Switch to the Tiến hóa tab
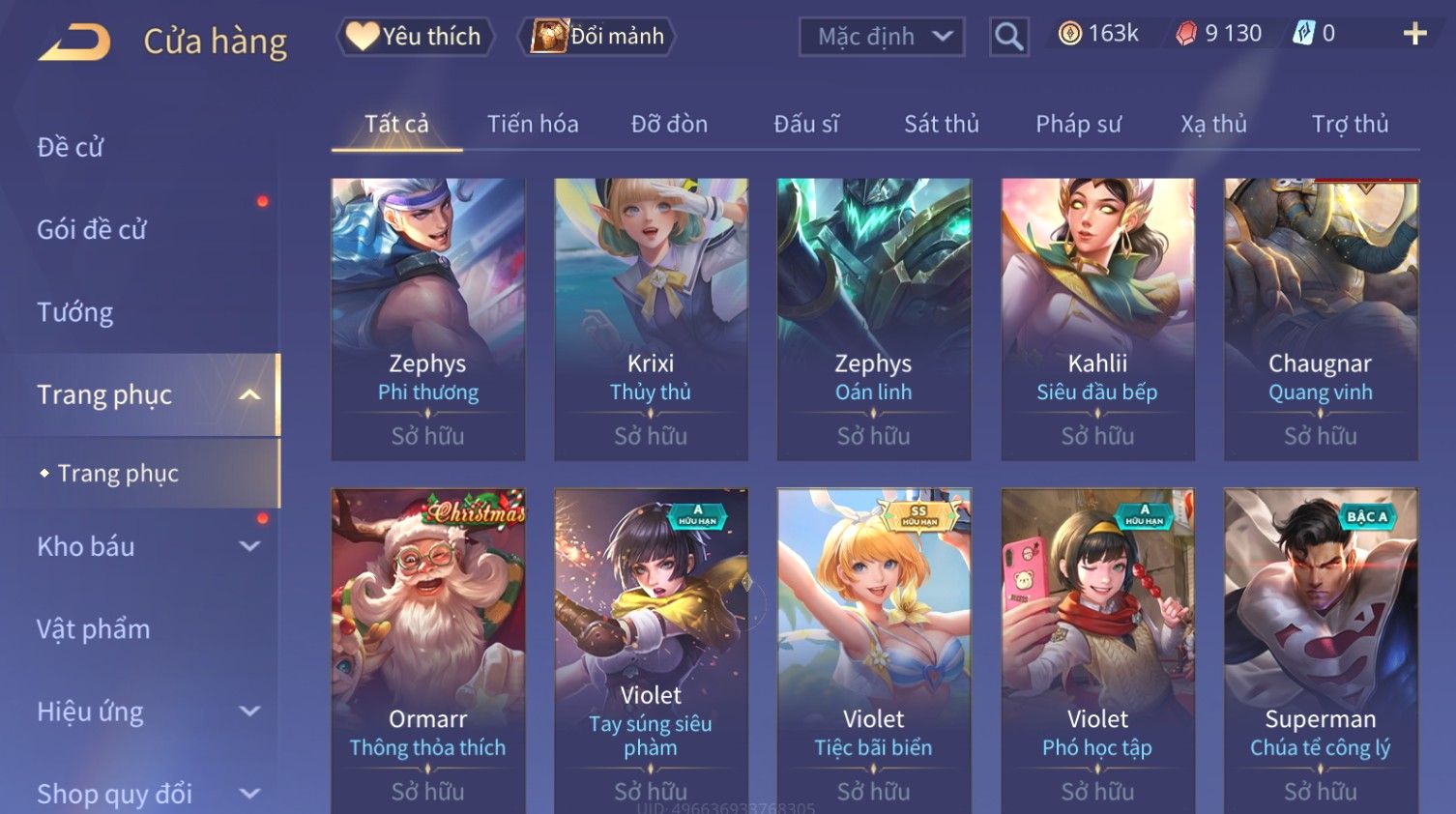This screenshot has width=1456, height=814. coord(533,124)
